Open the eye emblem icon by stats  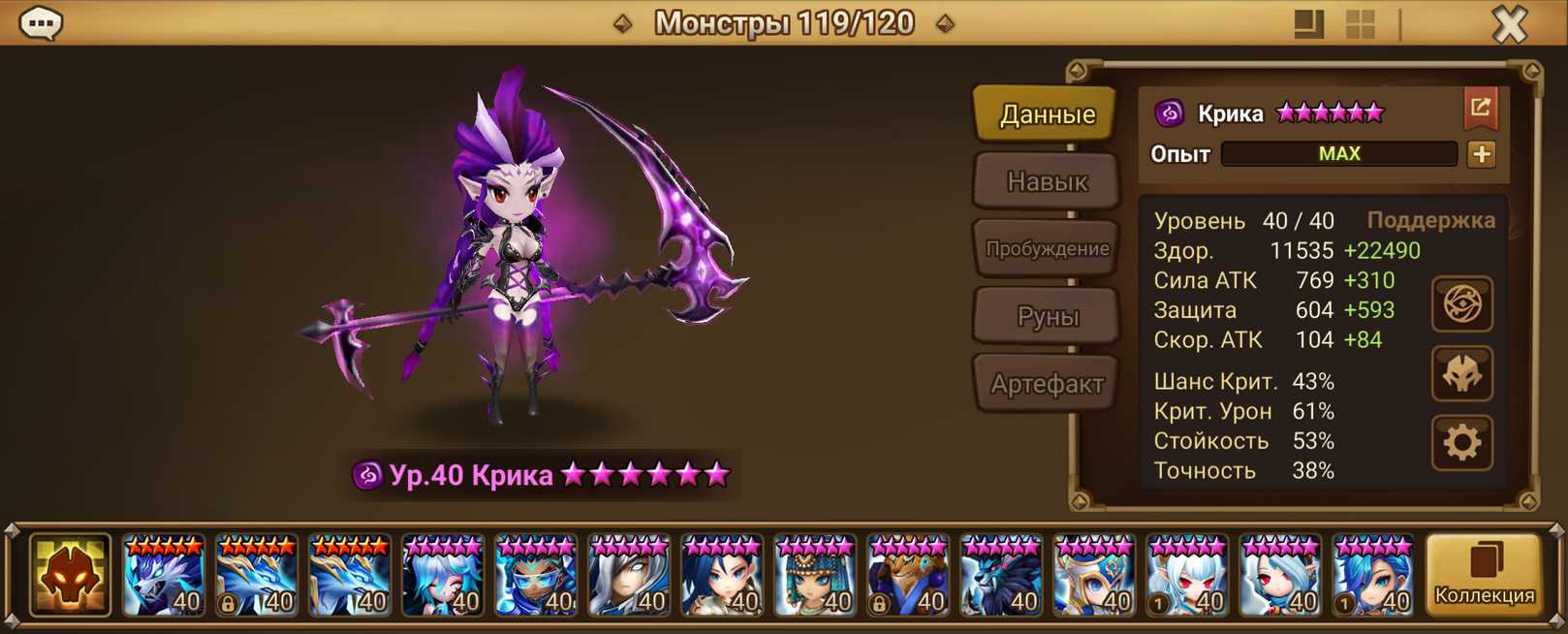[x=1462, y=304]
